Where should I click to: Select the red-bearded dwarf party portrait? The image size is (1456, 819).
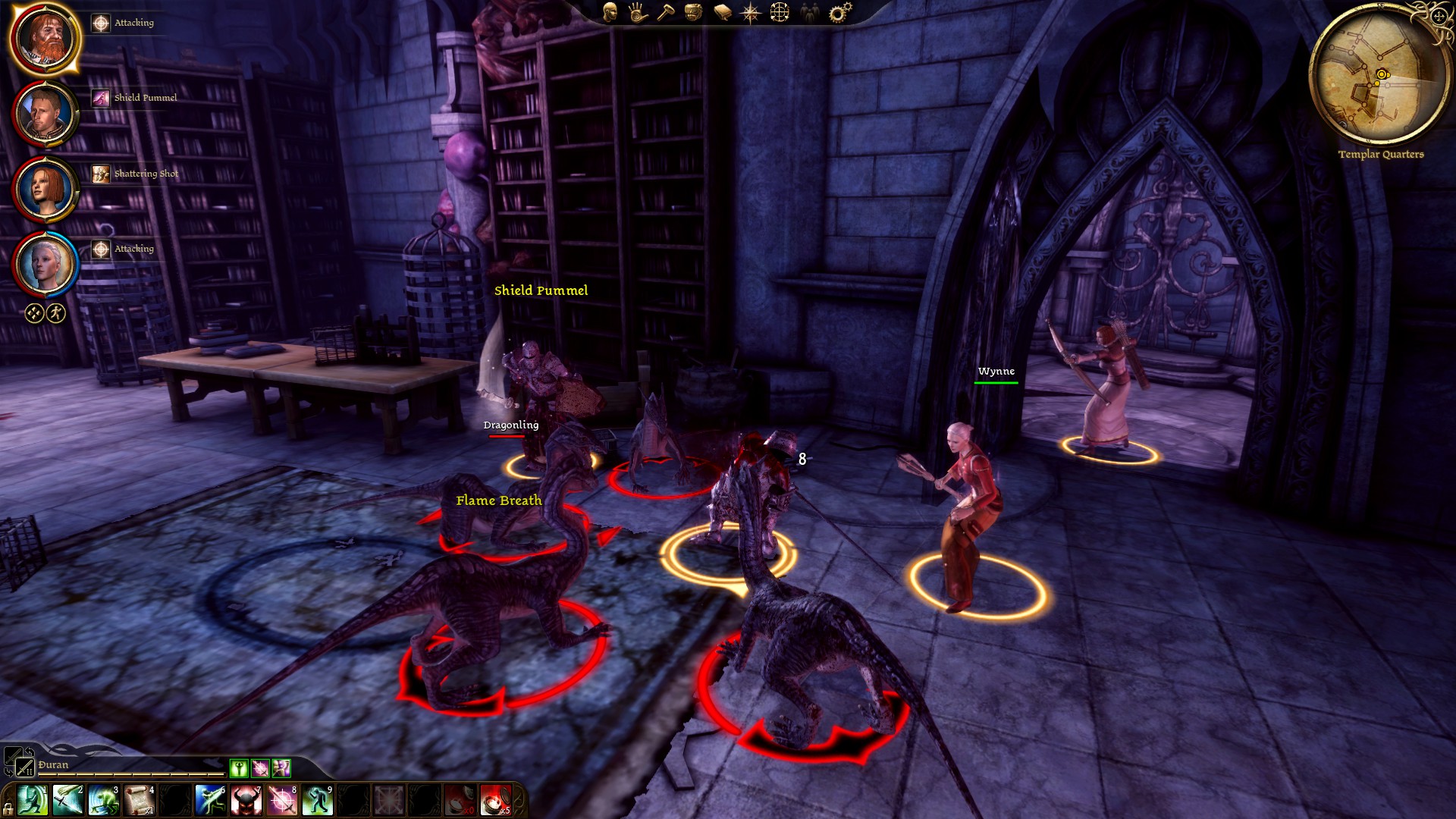tap(45, 38)
